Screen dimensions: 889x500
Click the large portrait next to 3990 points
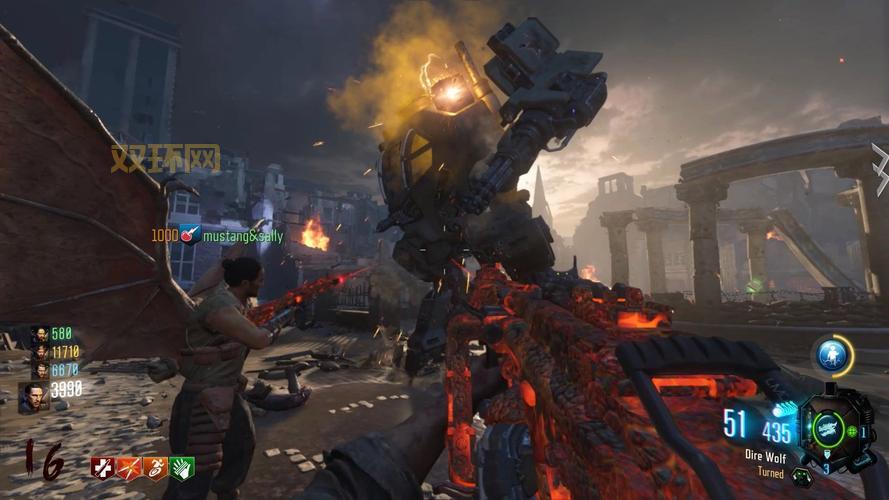pos(32,397)
